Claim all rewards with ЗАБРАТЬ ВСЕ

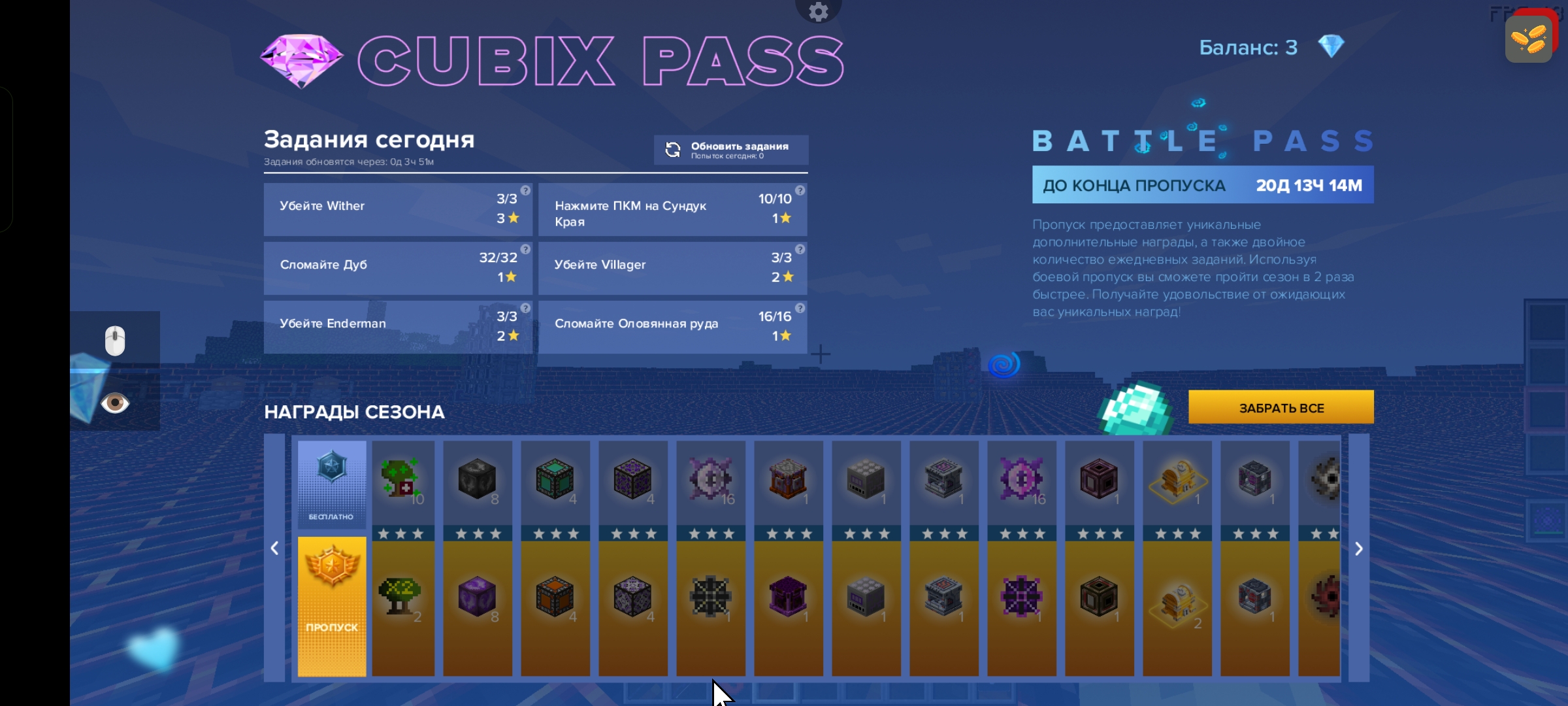pos(1281,407)
